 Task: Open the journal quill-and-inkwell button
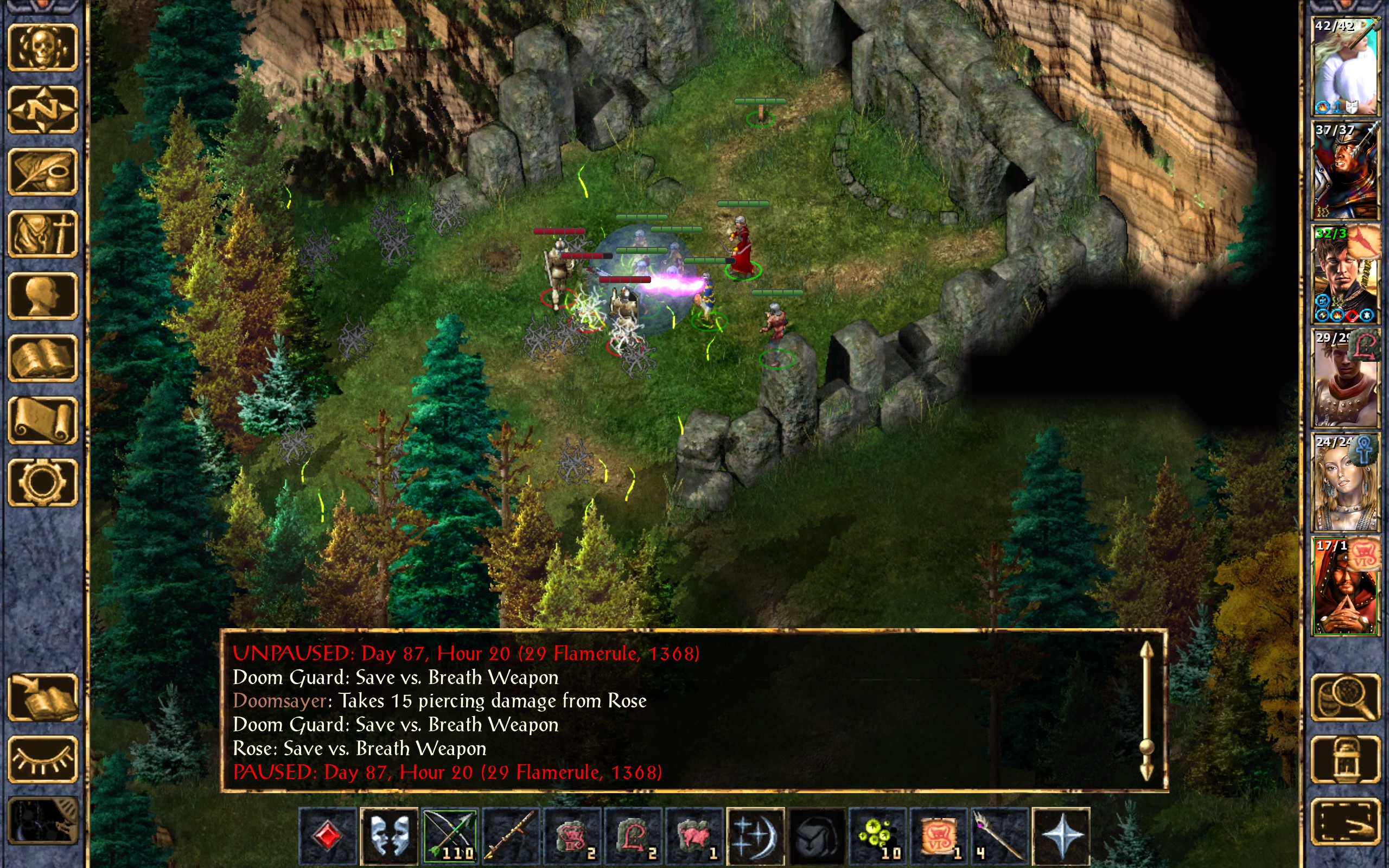click(x=42, y=171)
